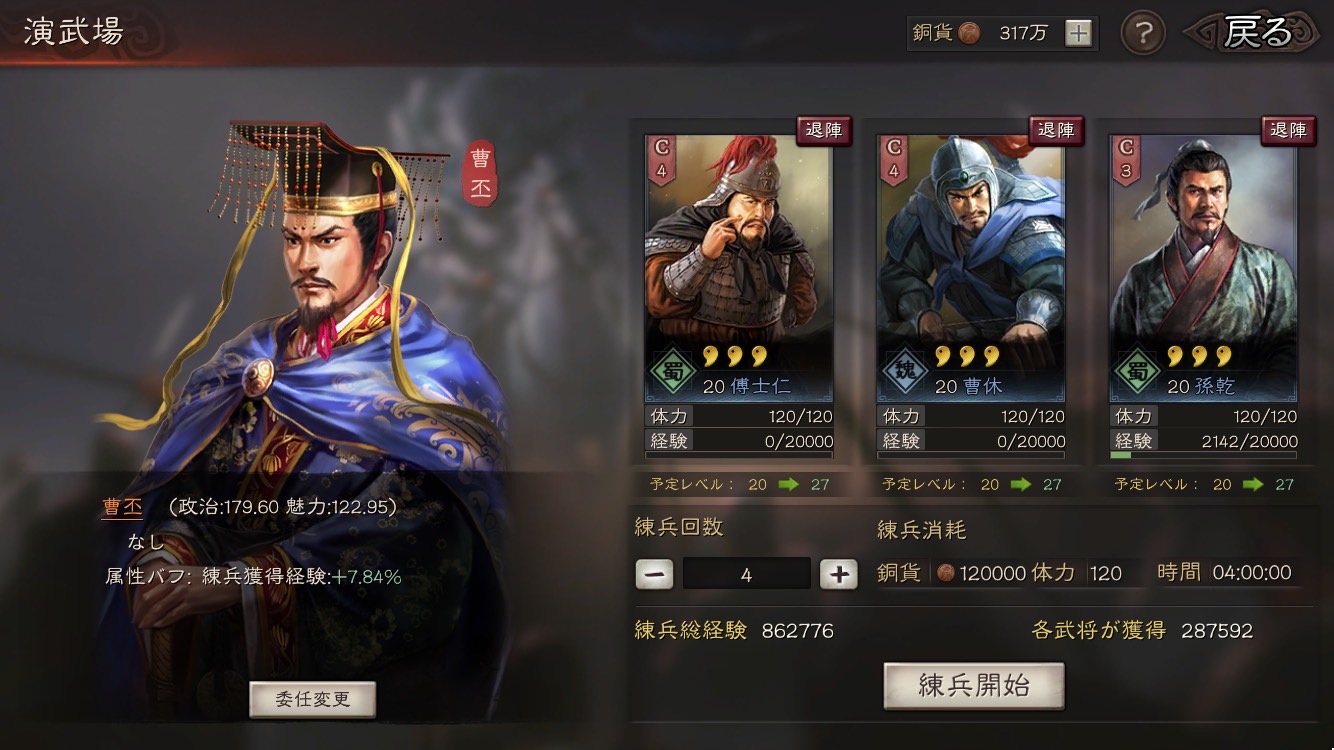
Task: Increase 練兵回数 with the plus stepper
Action: click(x=838, y=574)
